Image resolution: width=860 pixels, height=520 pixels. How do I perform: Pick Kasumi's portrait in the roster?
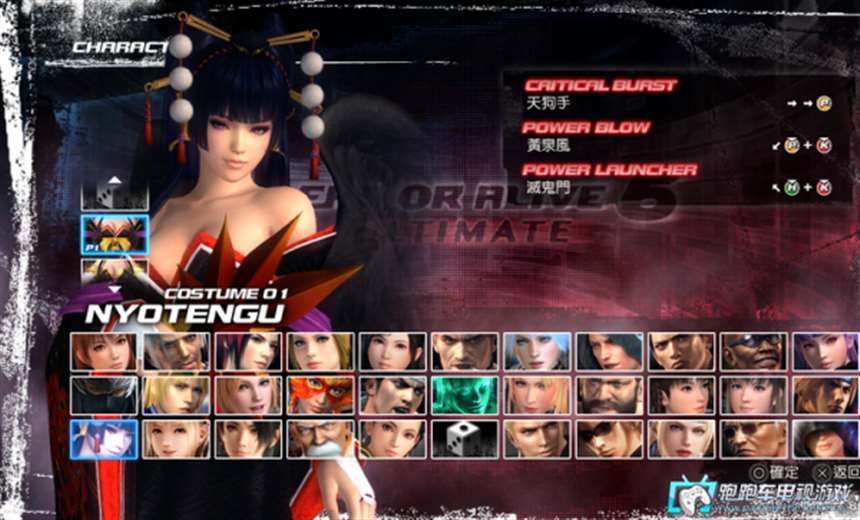tap(104, 352)
